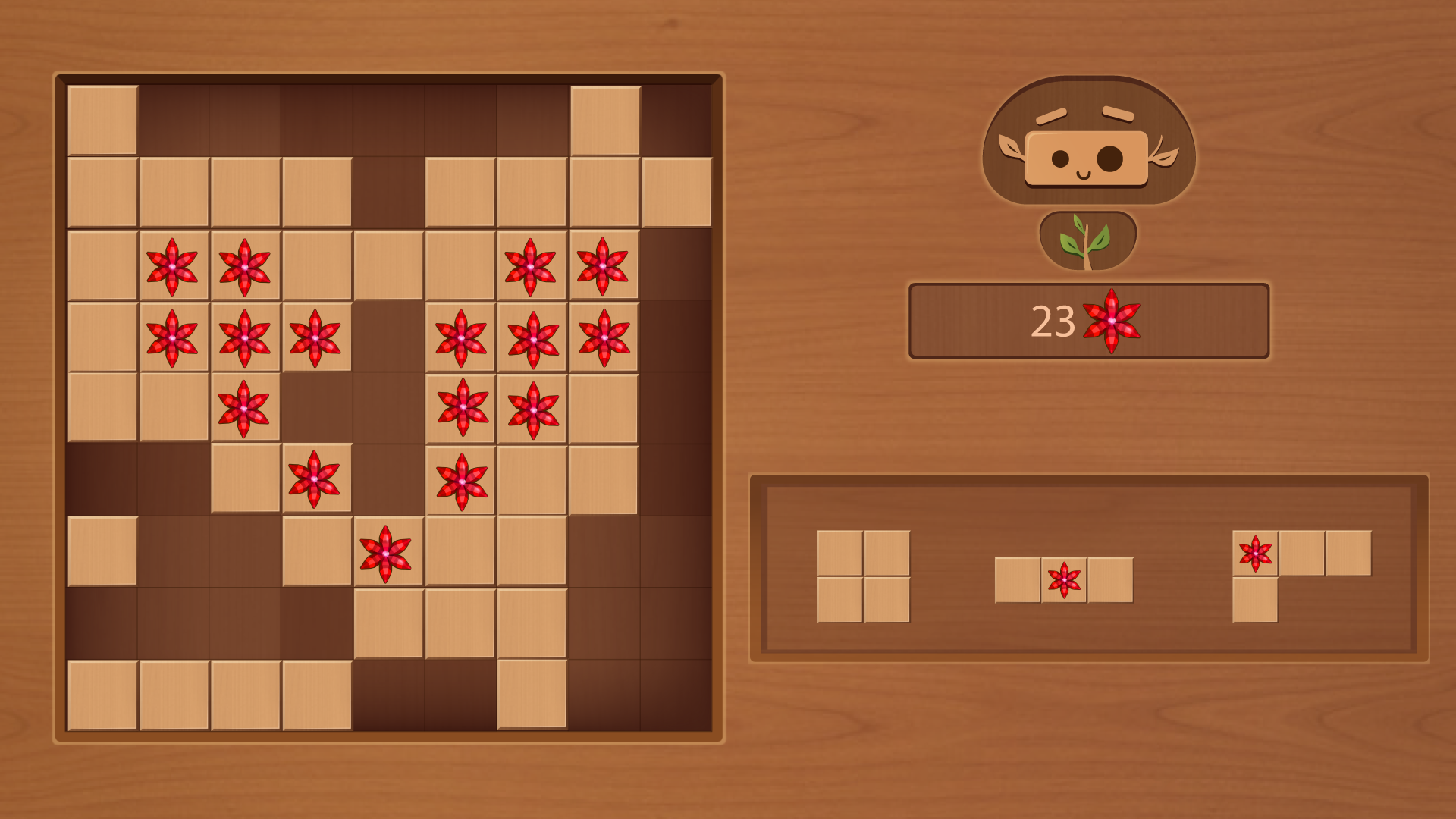Tap the empty dark cell at board top-left
1456x819 pixels.
tap(173, 118)
